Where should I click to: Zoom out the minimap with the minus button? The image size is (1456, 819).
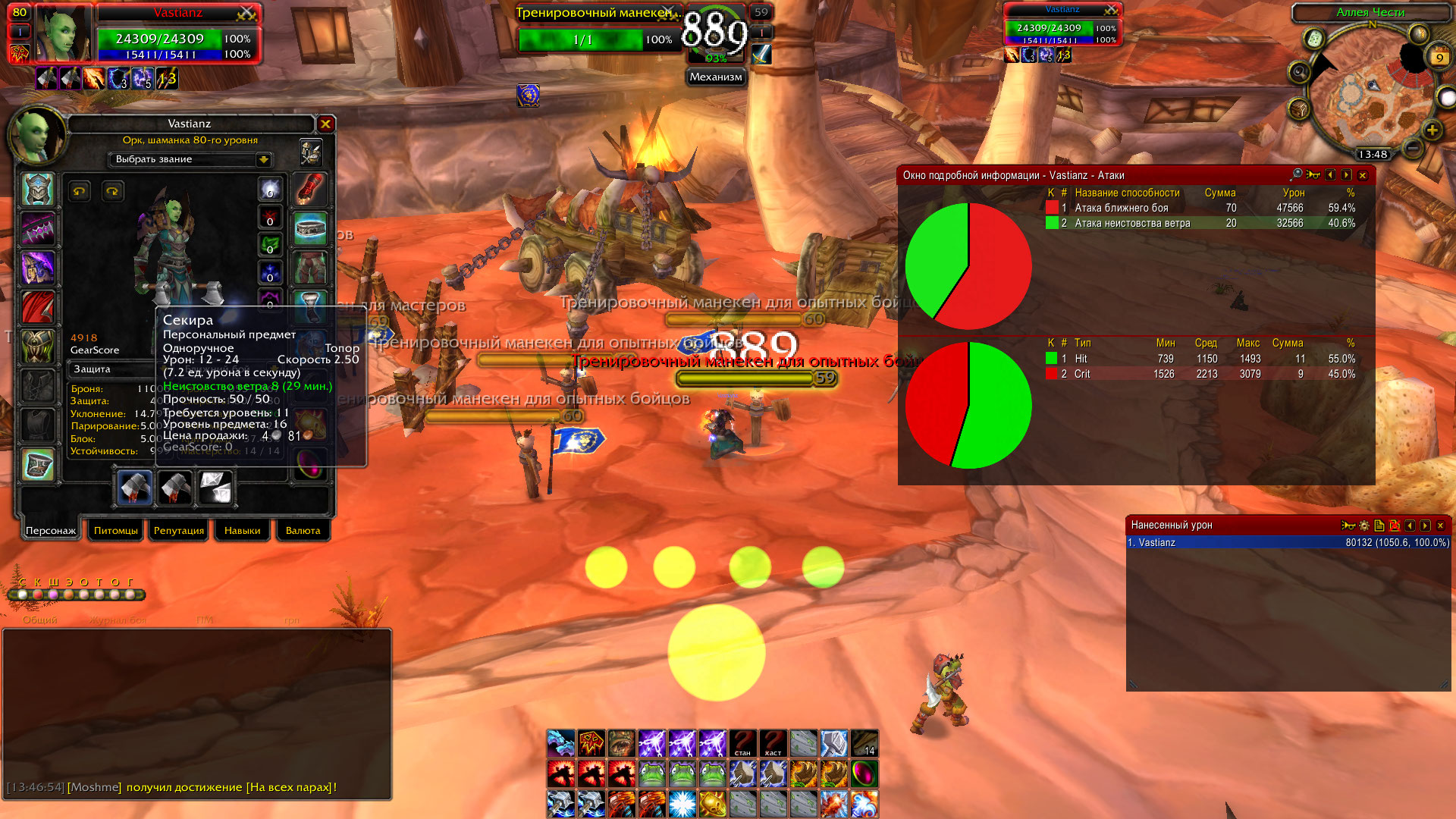coord(1412,148)
